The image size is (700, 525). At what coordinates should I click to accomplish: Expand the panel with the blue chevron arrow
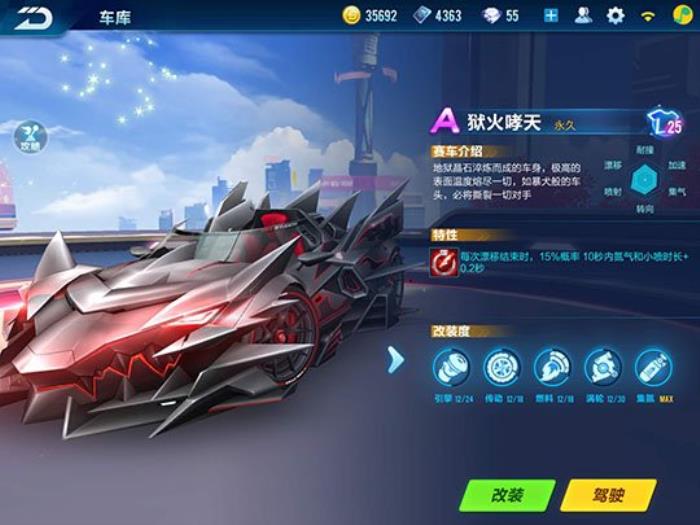(396, 360)
